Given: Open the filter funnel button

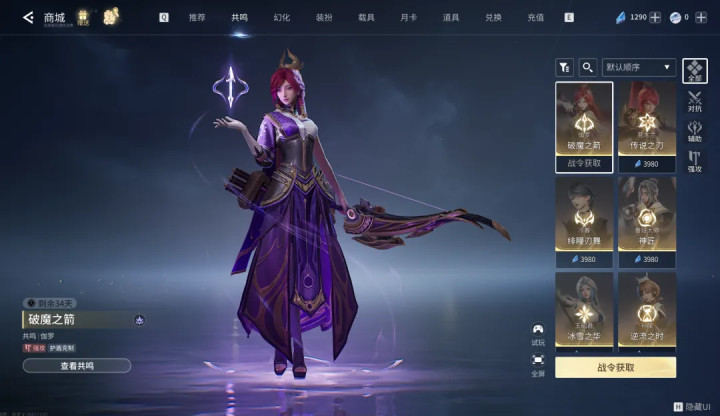Looking at the screenshot, I should pyautogui.click(x=564, y=67).
